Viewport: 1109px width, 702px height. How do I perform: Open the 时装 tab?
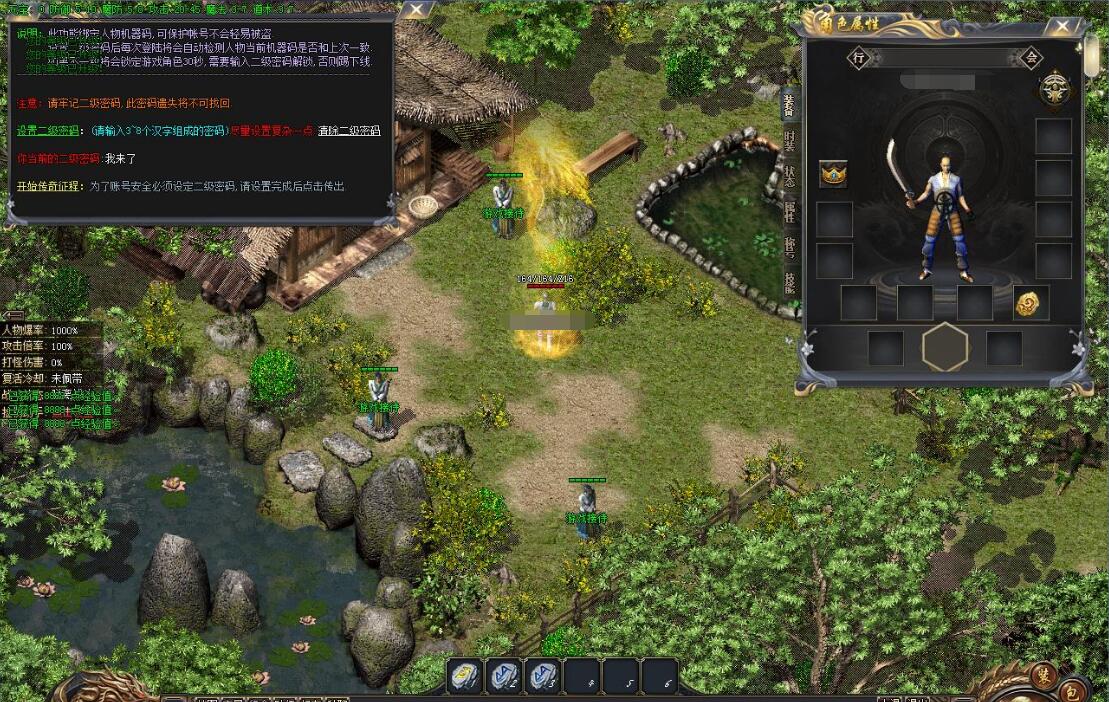(789, 140)
